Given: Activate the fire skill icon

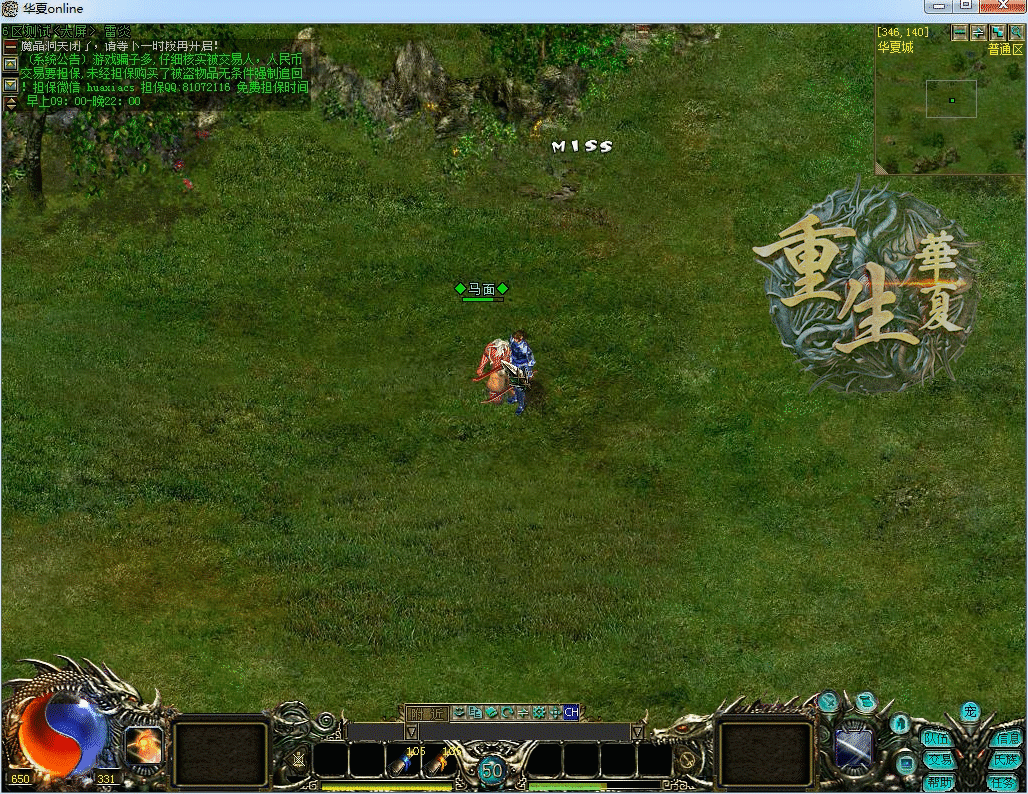Looking at the screenshot, I should point(144,746).
